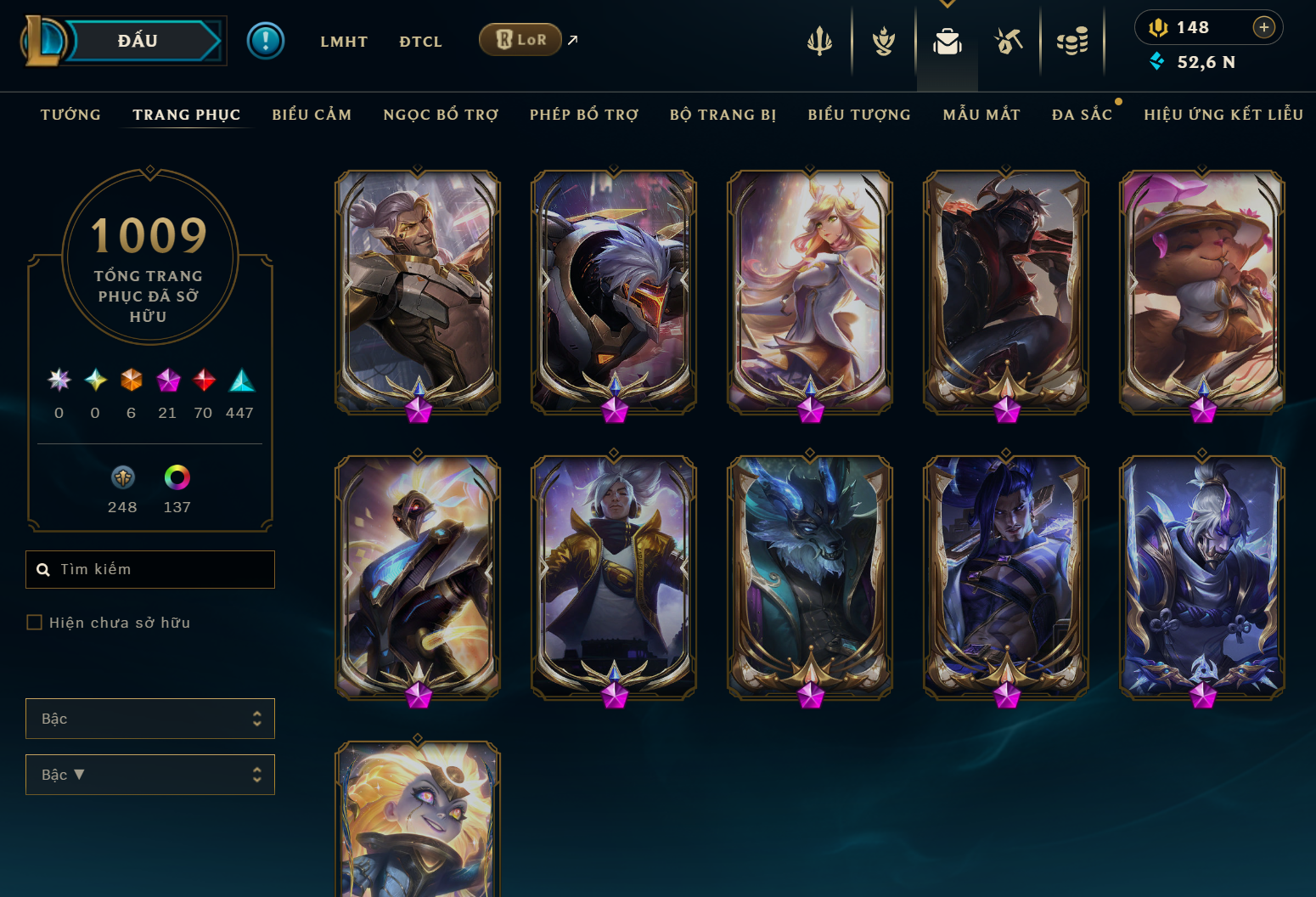Open the Tướng champions tab
The width and height of the screenshot is (1316, 897).
[x=70, y=115]
